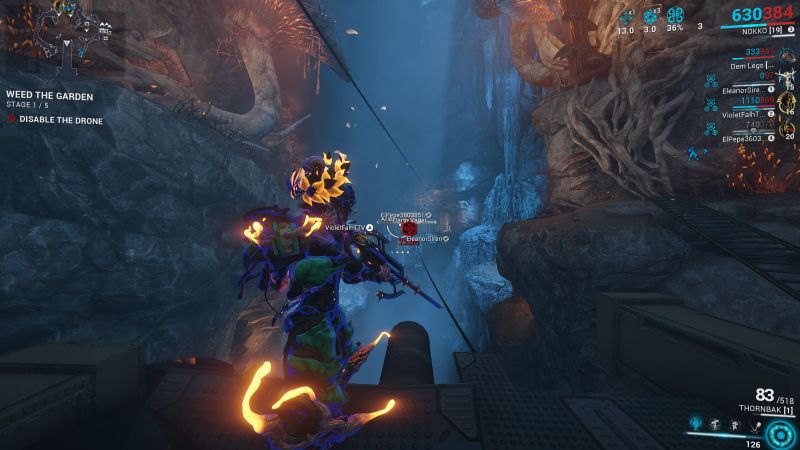Inspect the x3 stacked buff icon
Screen dimensions: 800x450
[x=651, y=16]
